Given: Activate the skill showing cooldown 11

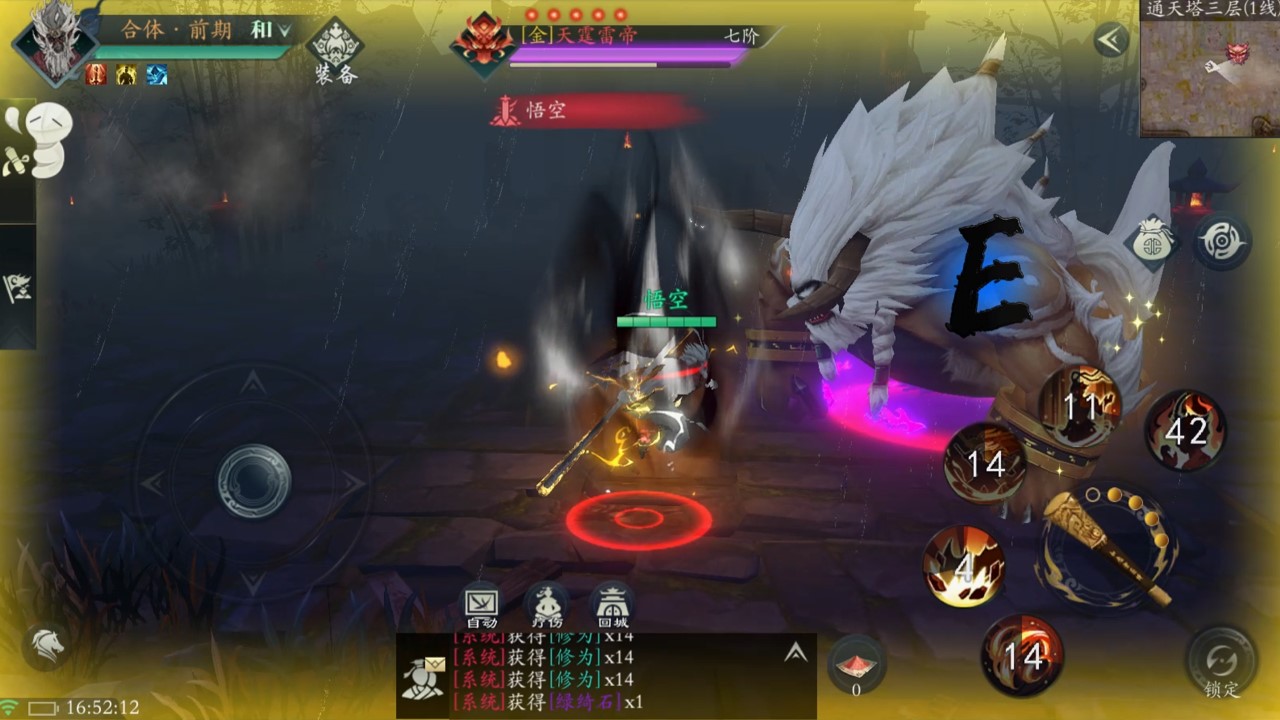Looking at the screenshot, I should tap(1080, 406).
